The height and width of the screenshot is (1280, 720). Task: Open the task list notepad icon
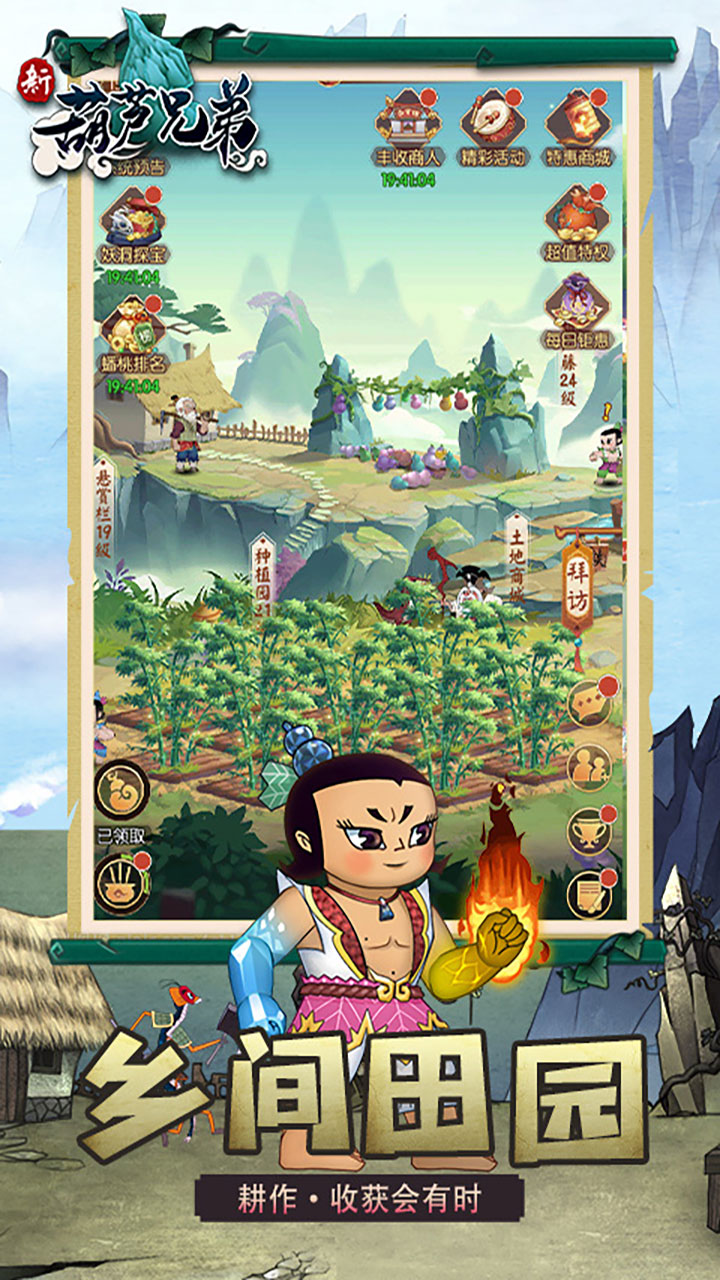click(x=590, y=895)
